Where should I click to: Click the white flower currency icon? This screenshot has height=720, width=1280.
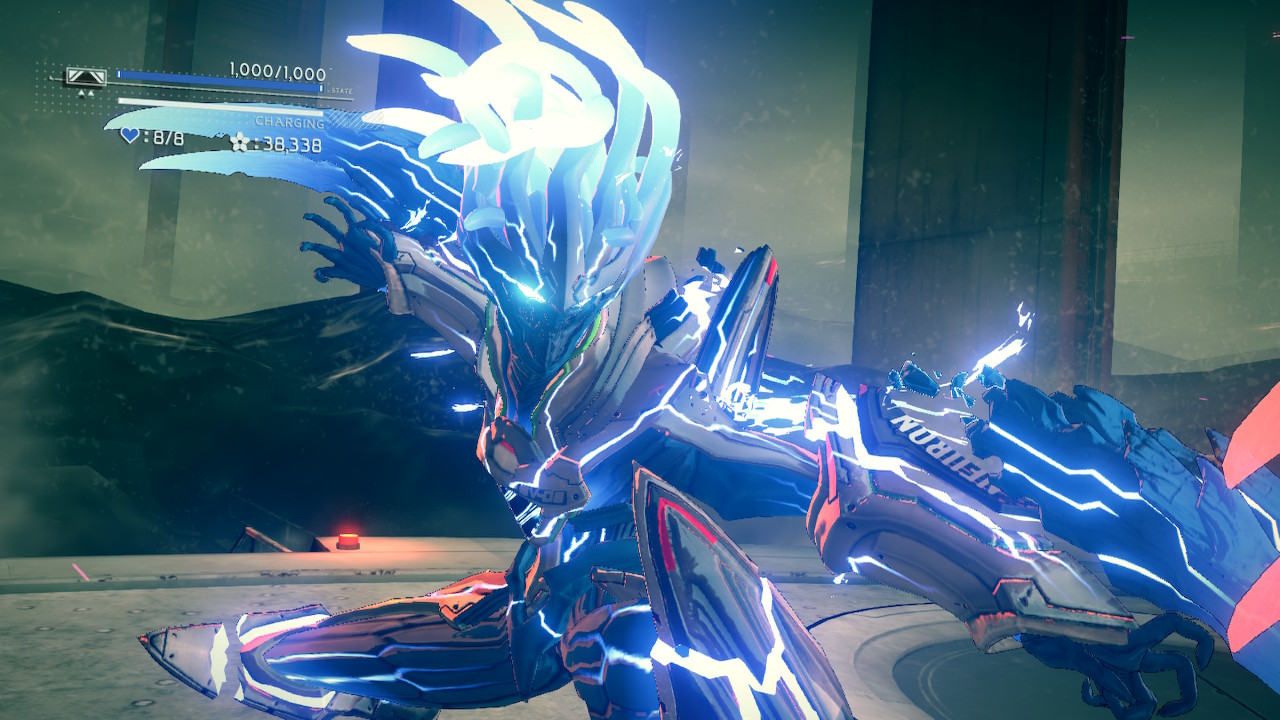240,142
